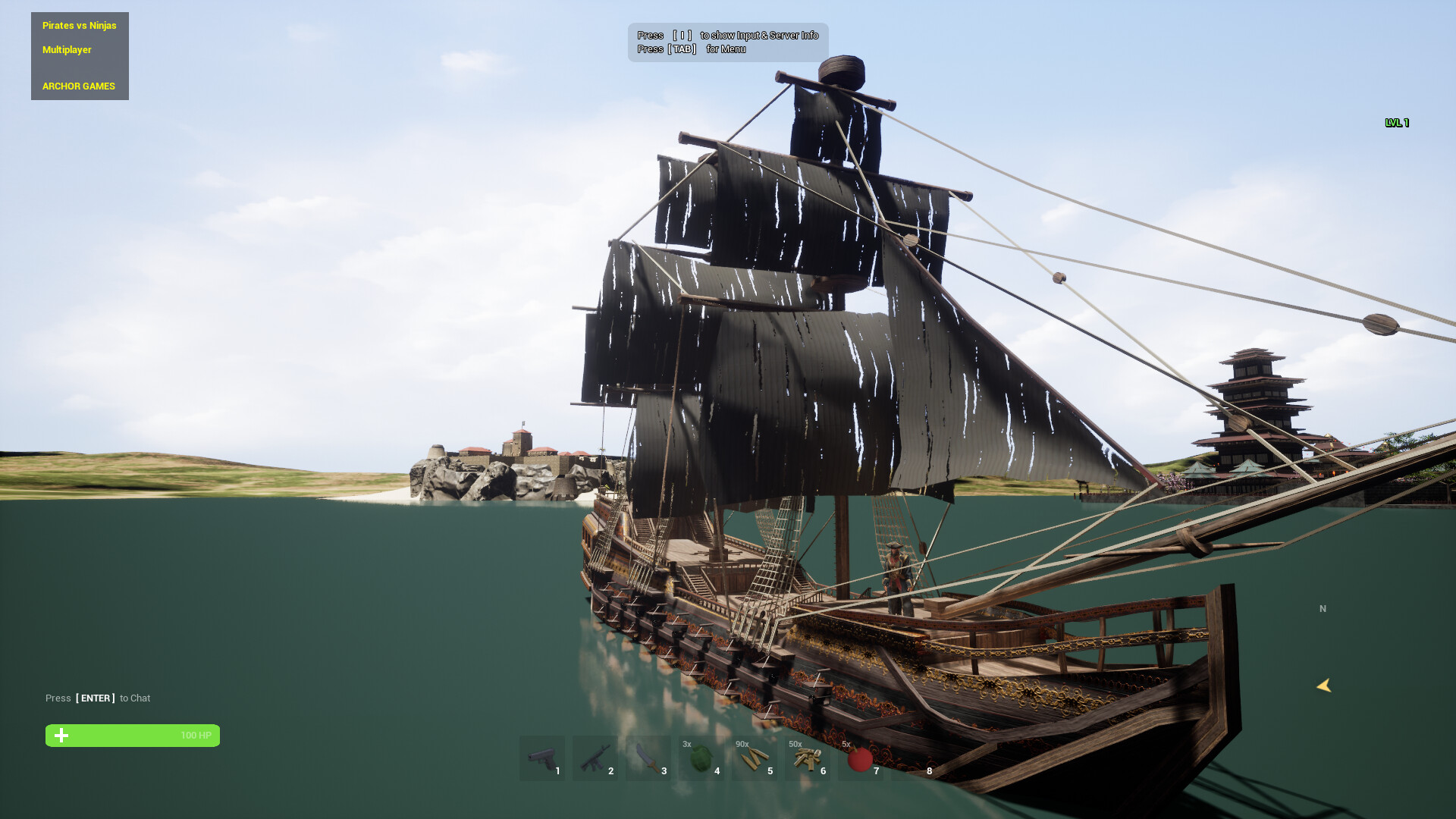Click the Pirates vs Ninjas title text
The height and width of the screenshot is (819, 1456).
(x=79, y=25)
